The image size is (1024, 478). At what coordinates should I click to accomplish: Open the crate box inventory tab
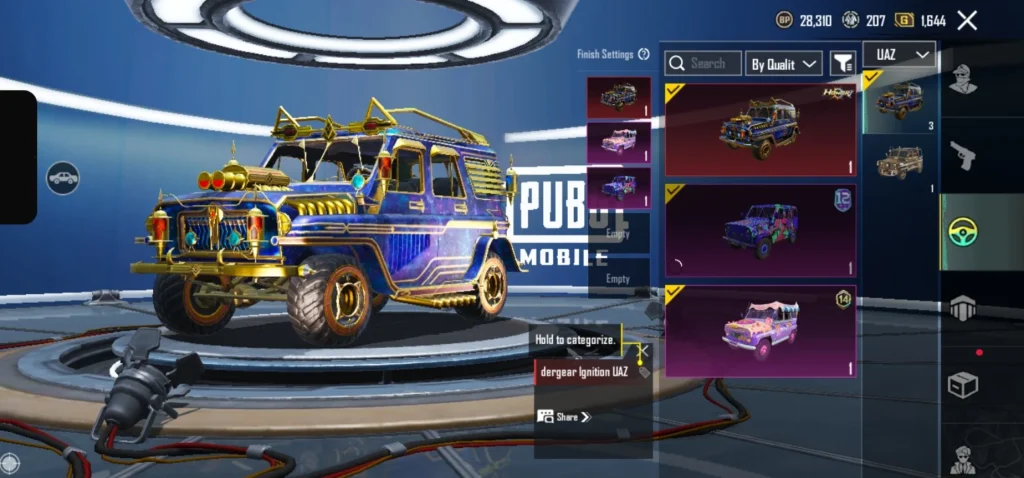pyautogui.click(x=963, y=385)
